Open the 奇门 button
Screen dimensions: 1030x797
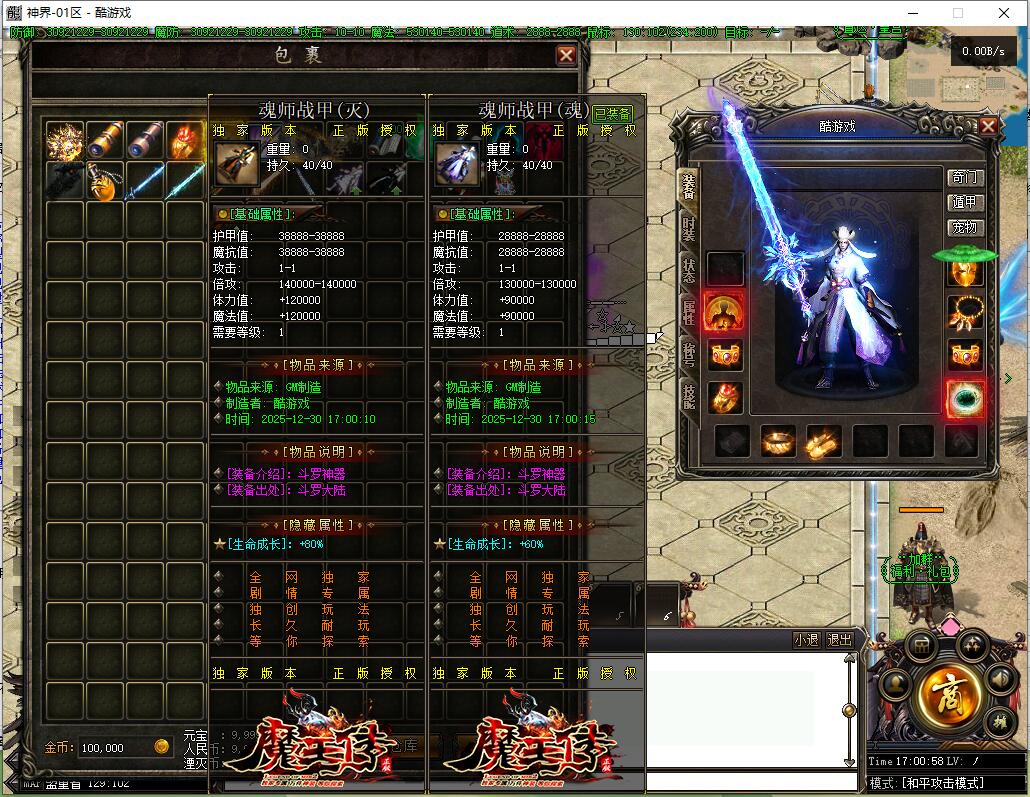[966, 177]
